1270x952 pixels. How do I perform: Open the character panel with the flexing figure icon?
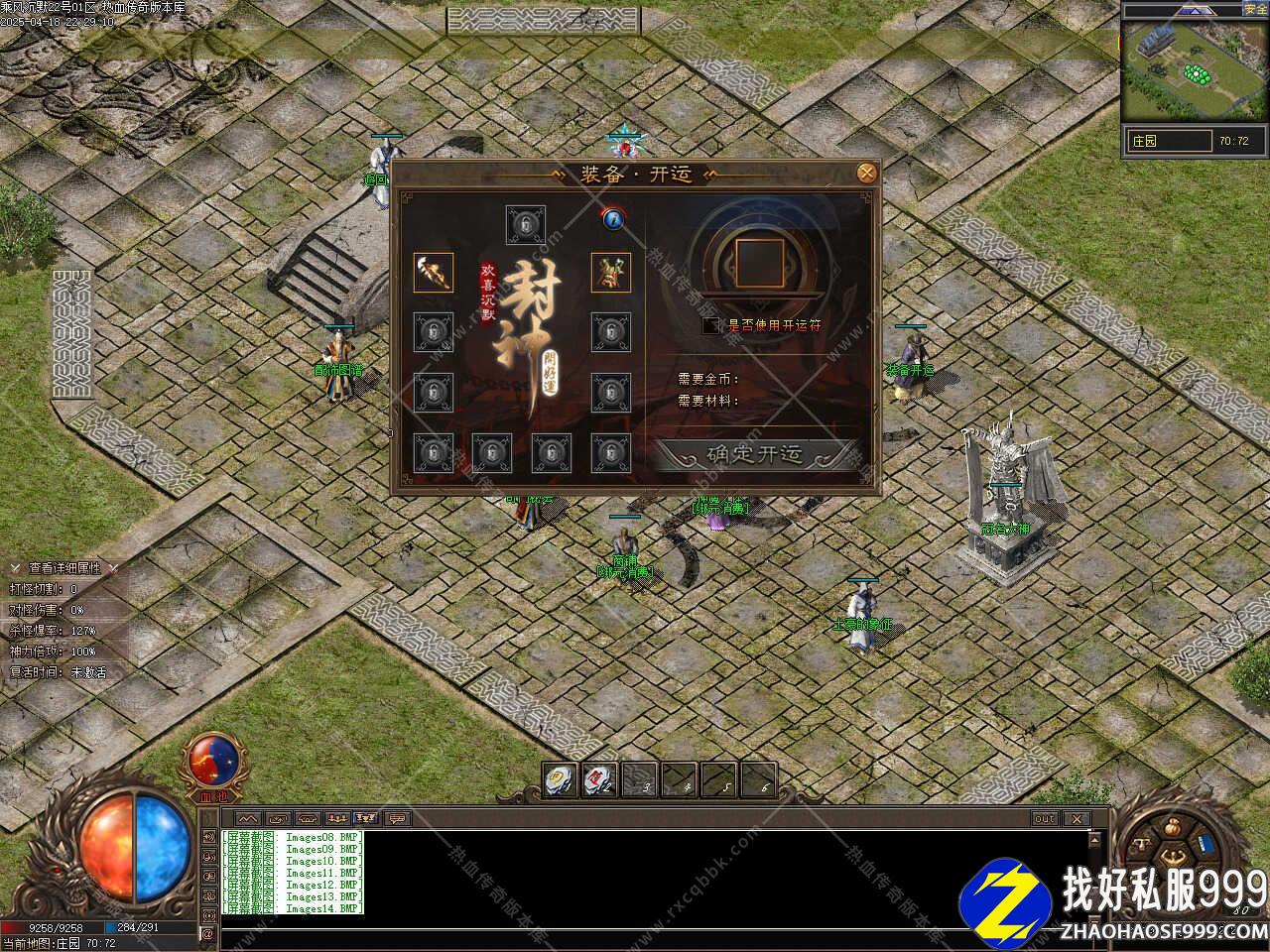1173,855
